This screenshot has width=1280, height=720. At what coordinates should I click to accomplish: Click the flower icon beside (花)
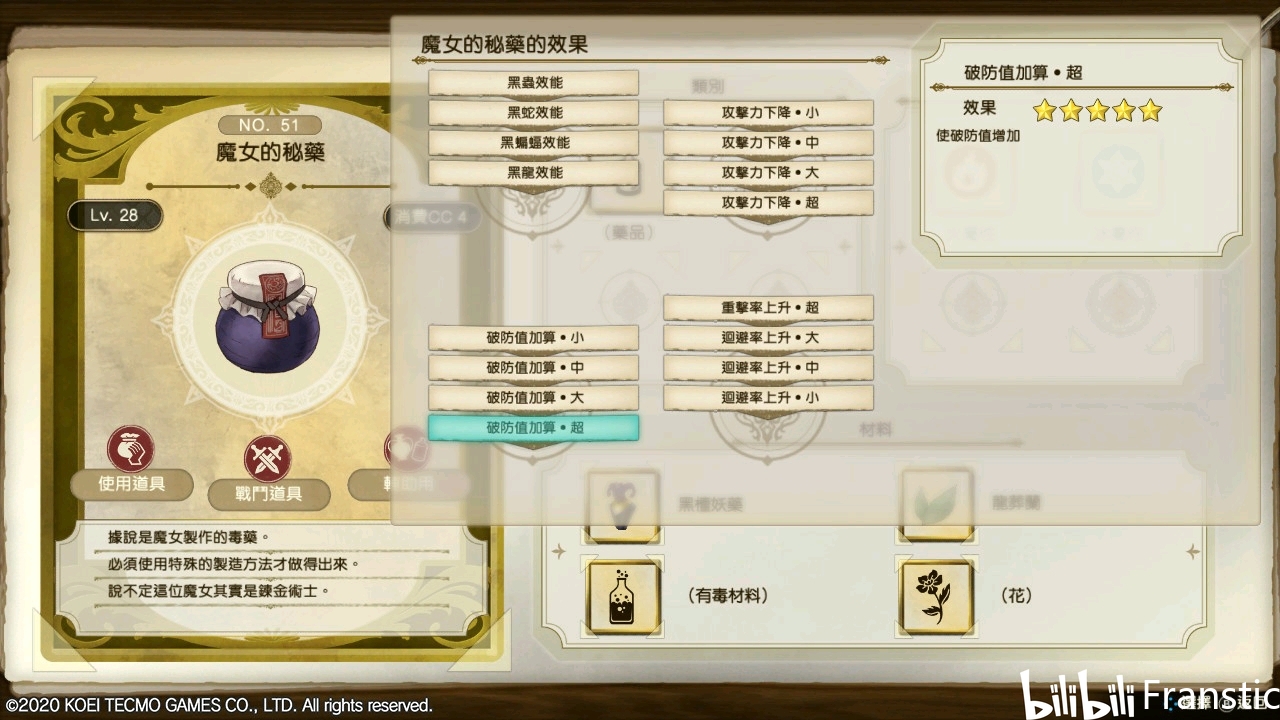point(935,597)
